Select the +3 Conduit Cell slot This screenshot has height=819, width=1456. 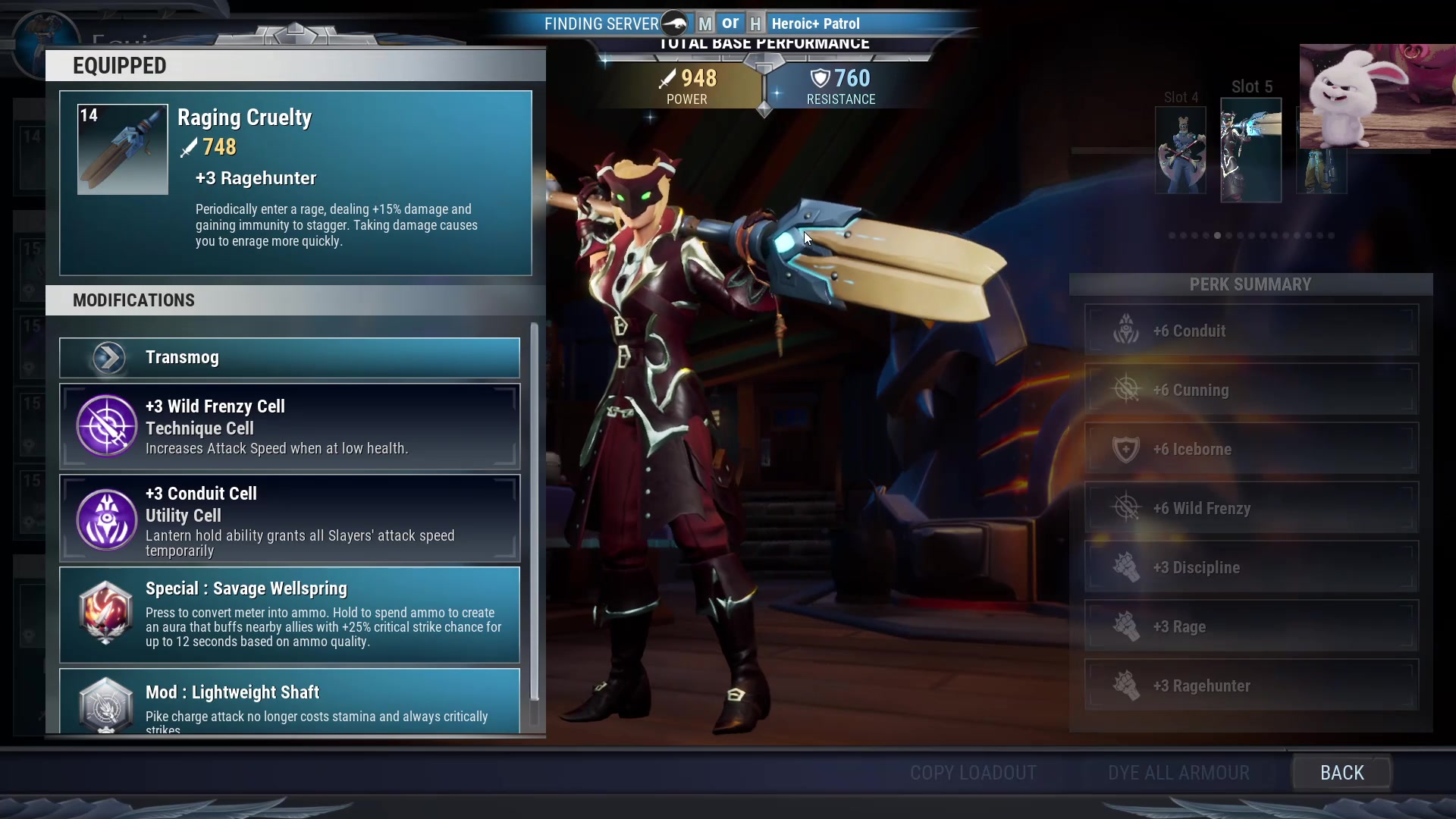[290, 519]
